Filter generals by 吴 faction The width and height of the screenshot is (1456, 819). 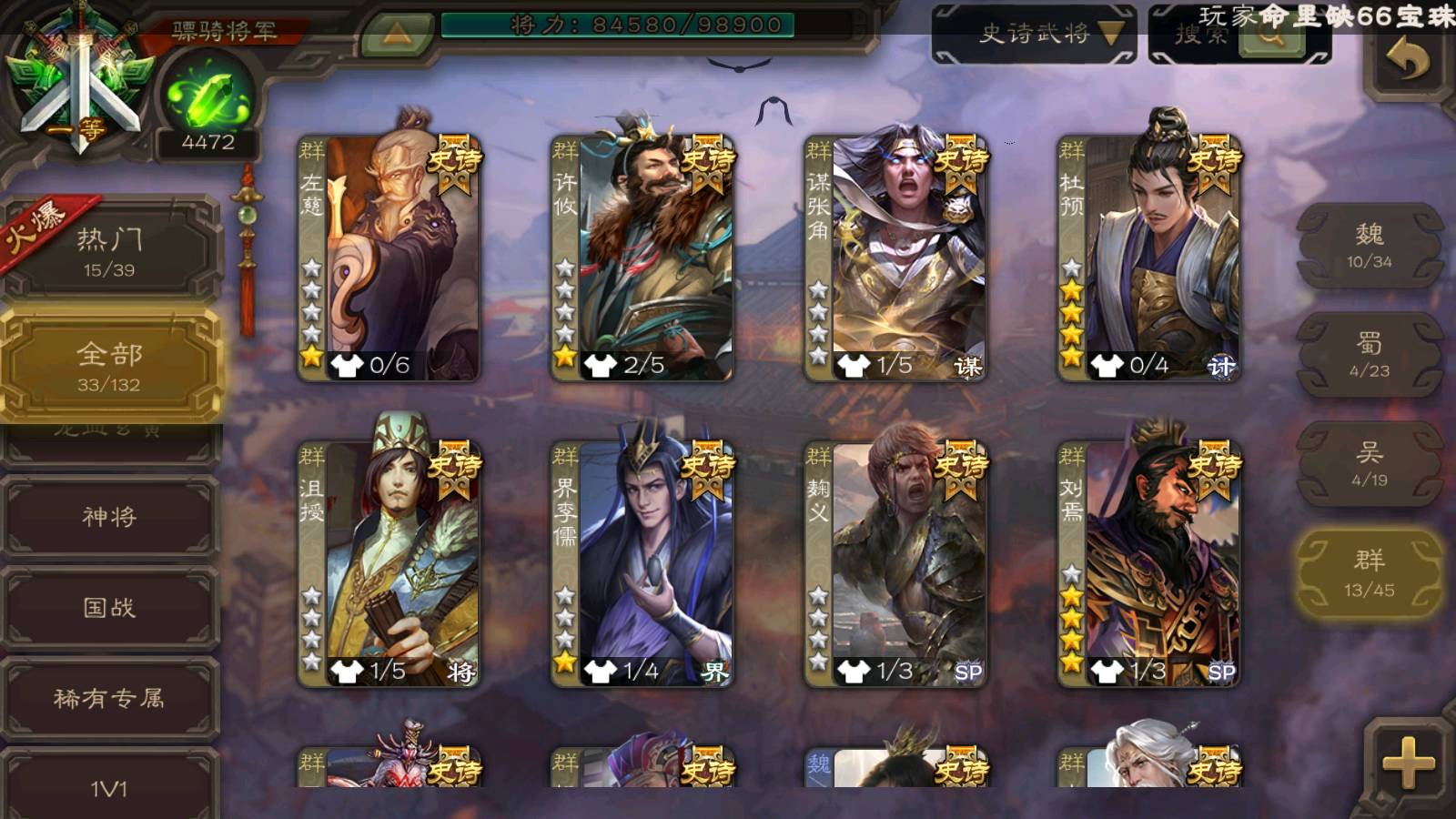pos(1369,464)
